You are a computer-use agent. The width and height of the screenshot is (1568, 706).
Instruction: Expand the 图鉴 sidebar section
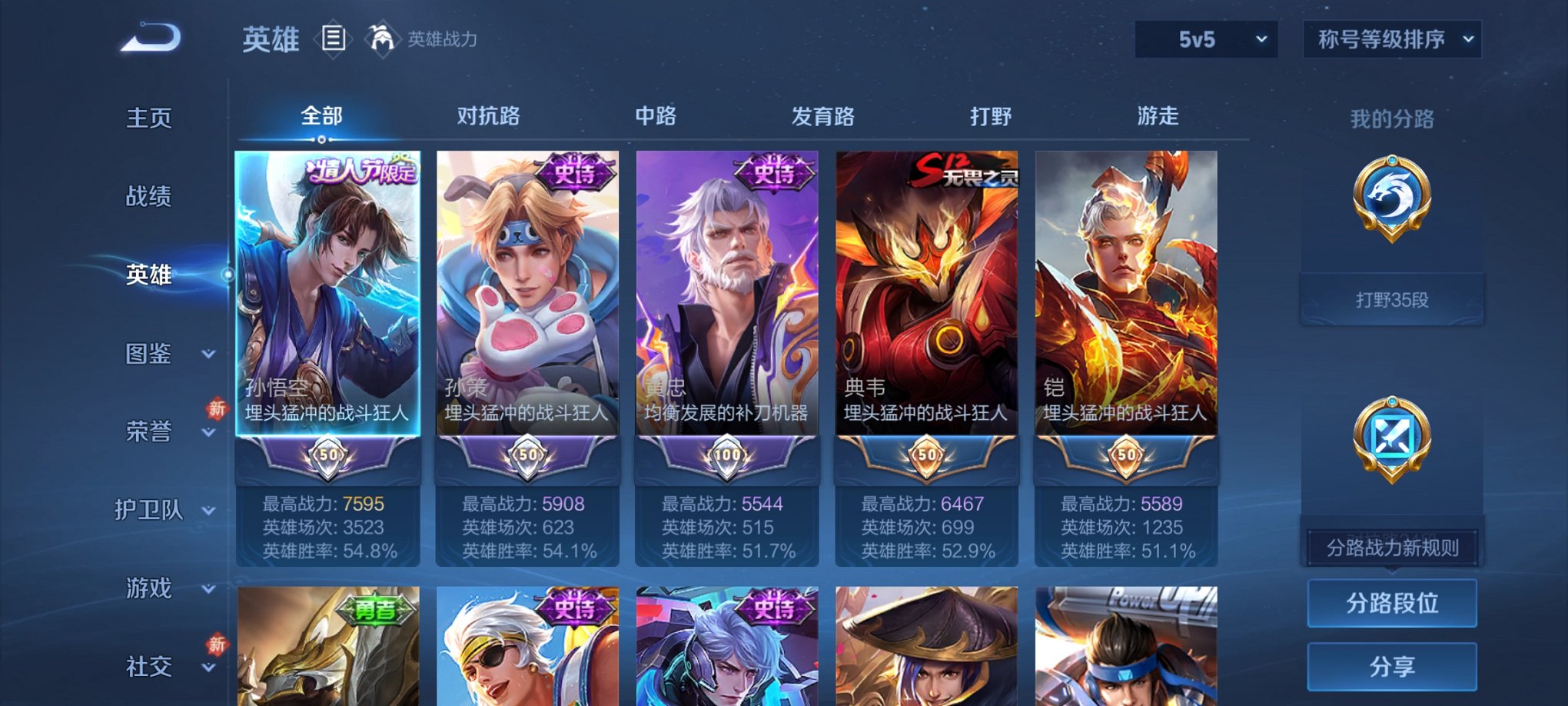click(150, 355)
